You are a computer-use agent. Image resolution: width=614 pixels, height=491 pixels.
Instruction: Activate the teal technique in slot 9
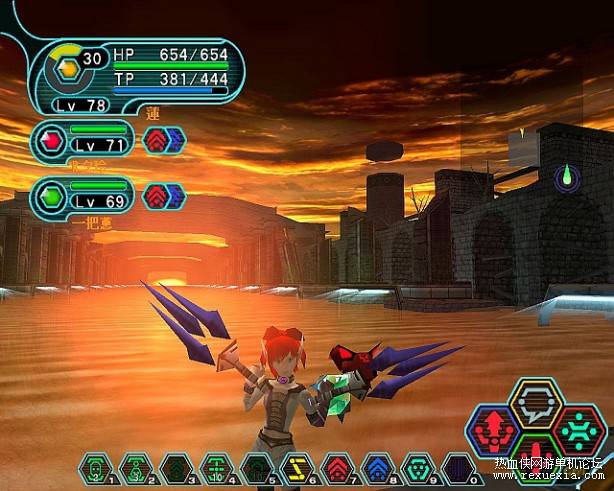(x=418, y=467)
